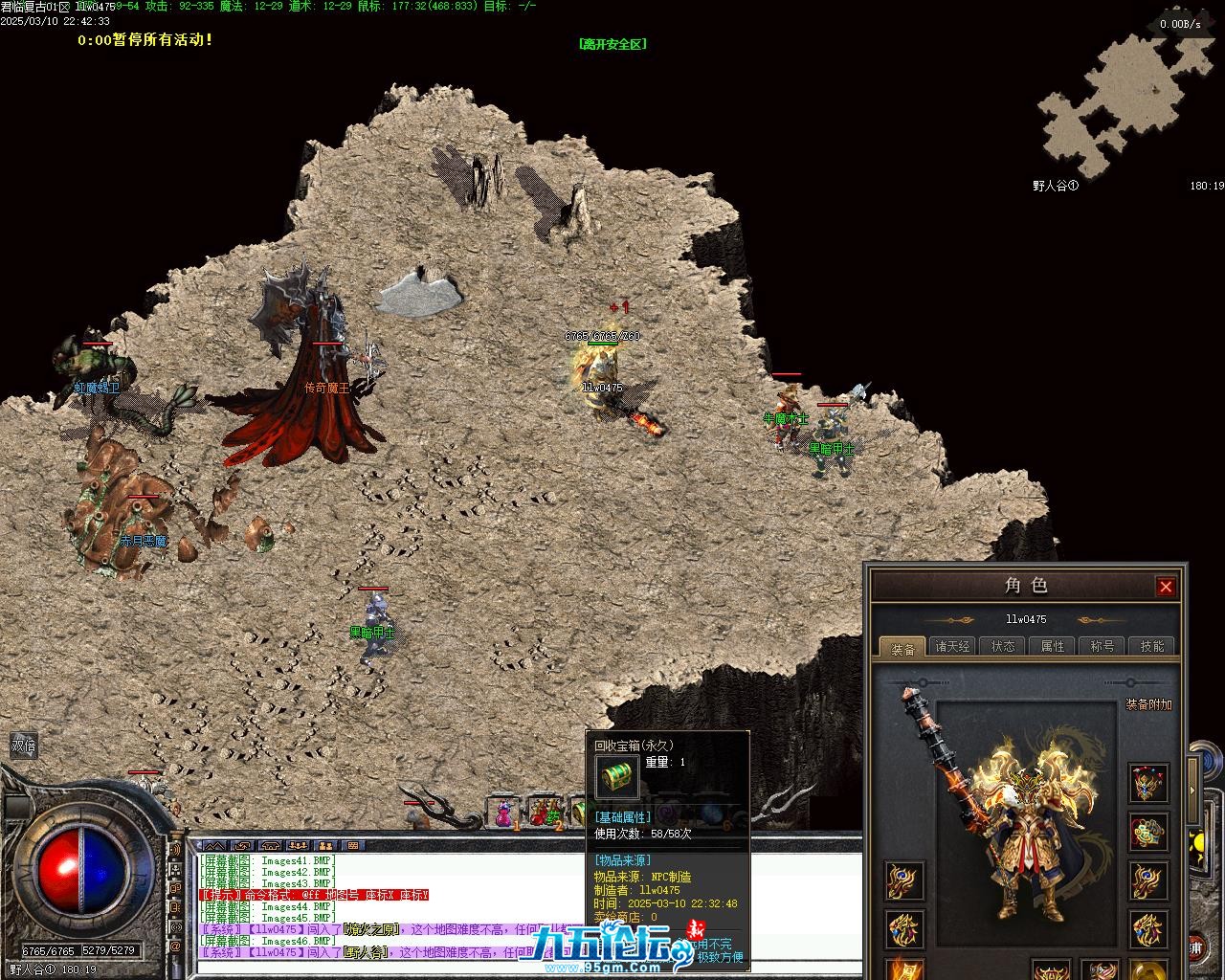Select the 称号 title tab
Image resolution: width=1225 pixels, height=980 pixels.
[x=1102, y=647]
